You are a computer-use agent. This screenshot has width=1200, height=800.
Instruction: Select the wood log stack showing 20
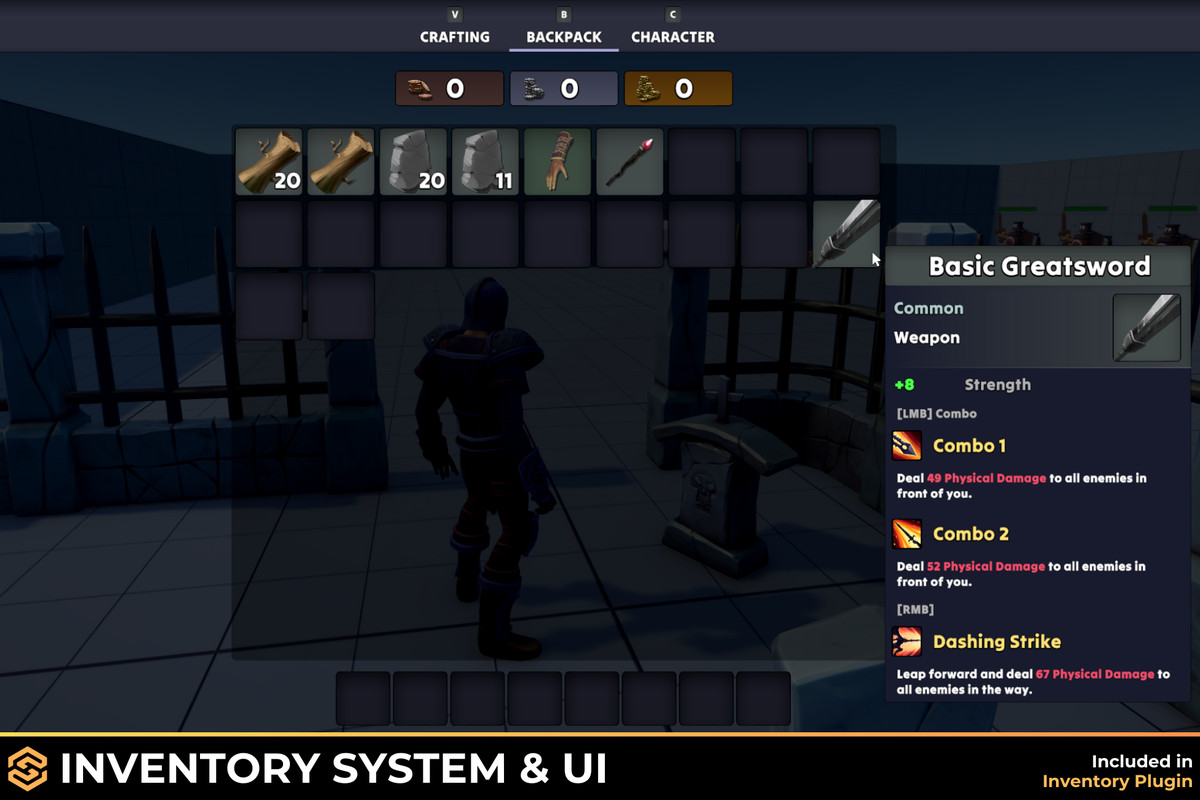269,162
